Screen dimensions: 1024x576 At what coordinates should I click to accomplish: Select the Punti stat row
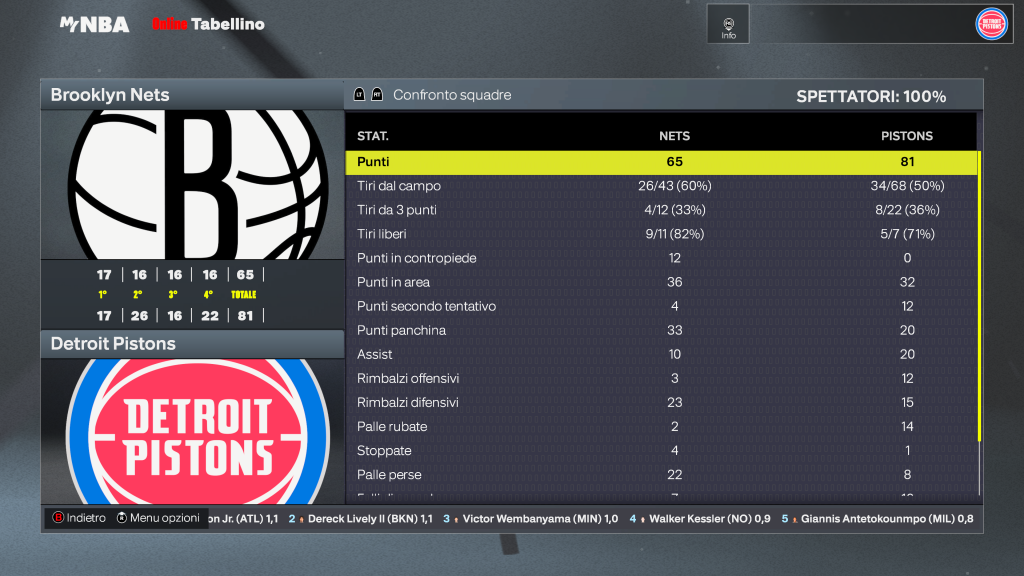tap(661, 162)
